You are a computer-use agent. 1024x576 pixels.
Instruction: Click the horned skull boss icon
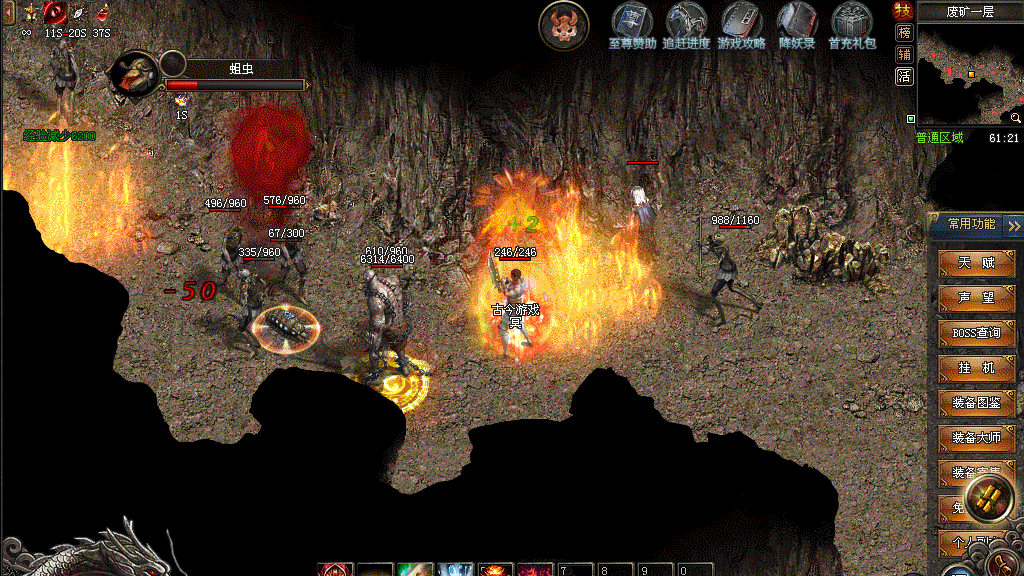(564, 25)
